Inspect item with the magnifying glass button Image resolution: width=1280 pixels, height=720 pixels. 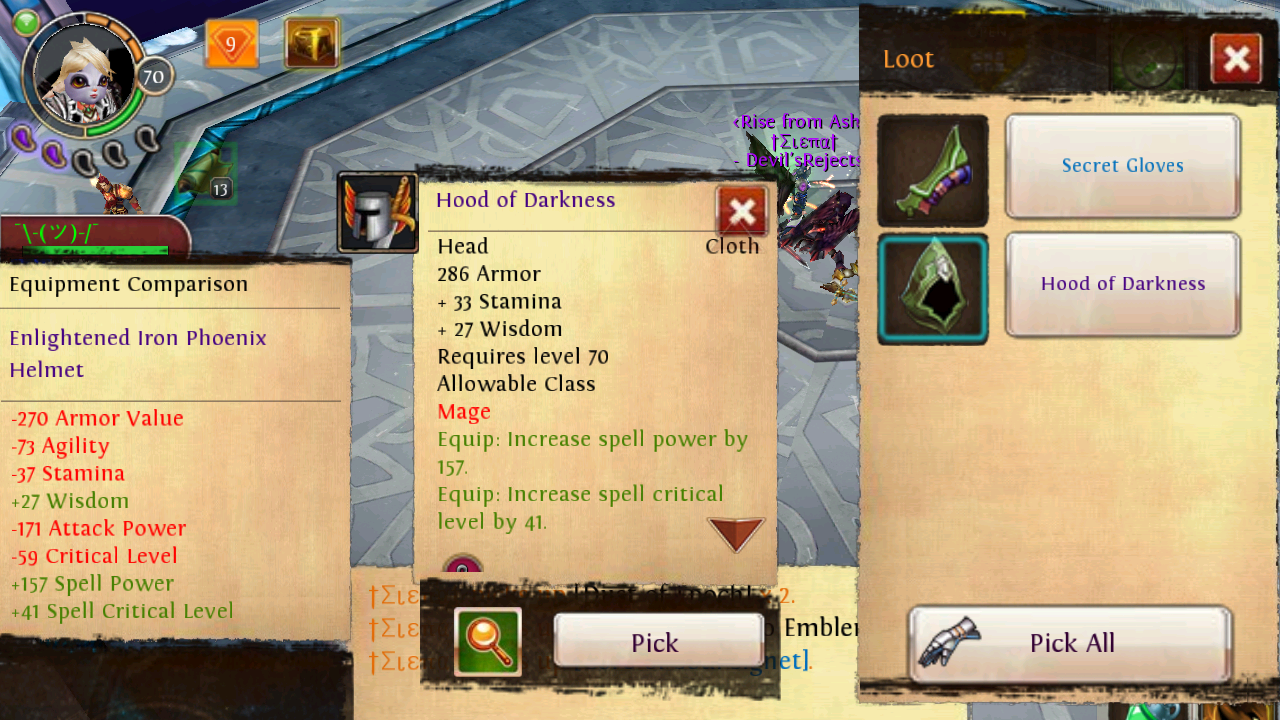[x=488, y=641]
